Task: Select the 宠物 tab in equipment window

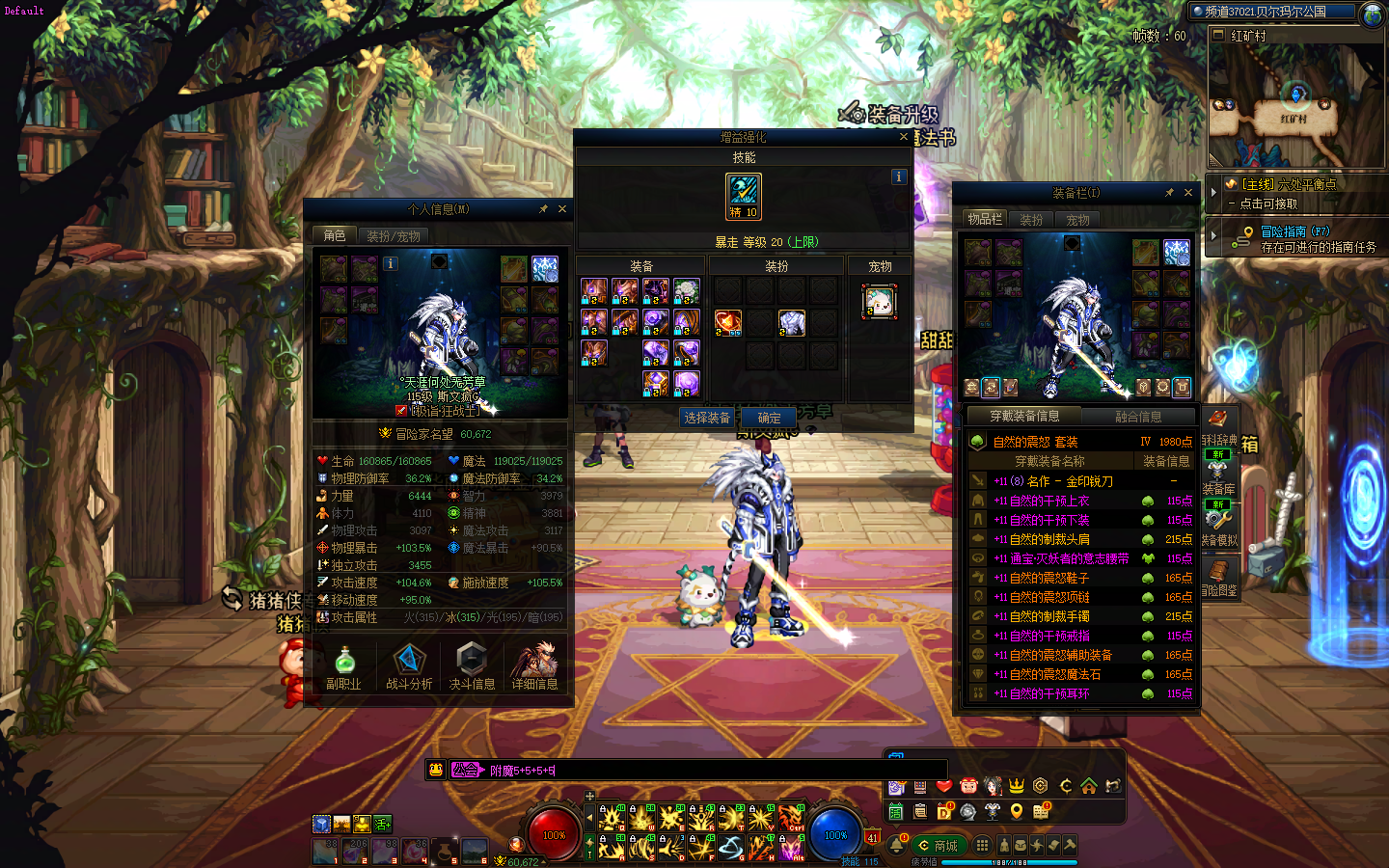Action: (x=1077, y=220)
